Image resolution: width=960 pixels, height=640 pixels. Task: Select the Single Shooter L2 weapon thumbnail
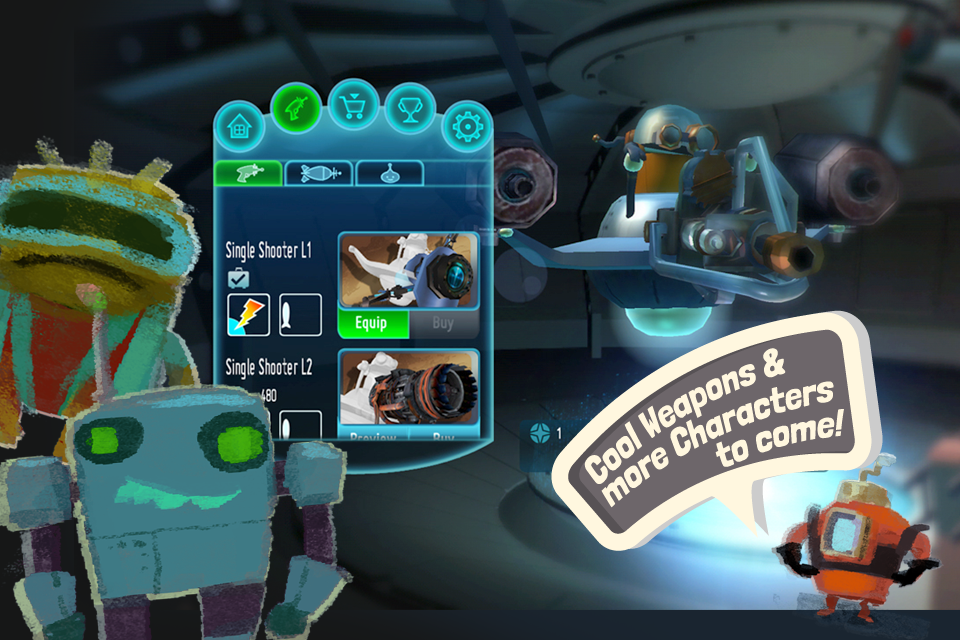408,388
